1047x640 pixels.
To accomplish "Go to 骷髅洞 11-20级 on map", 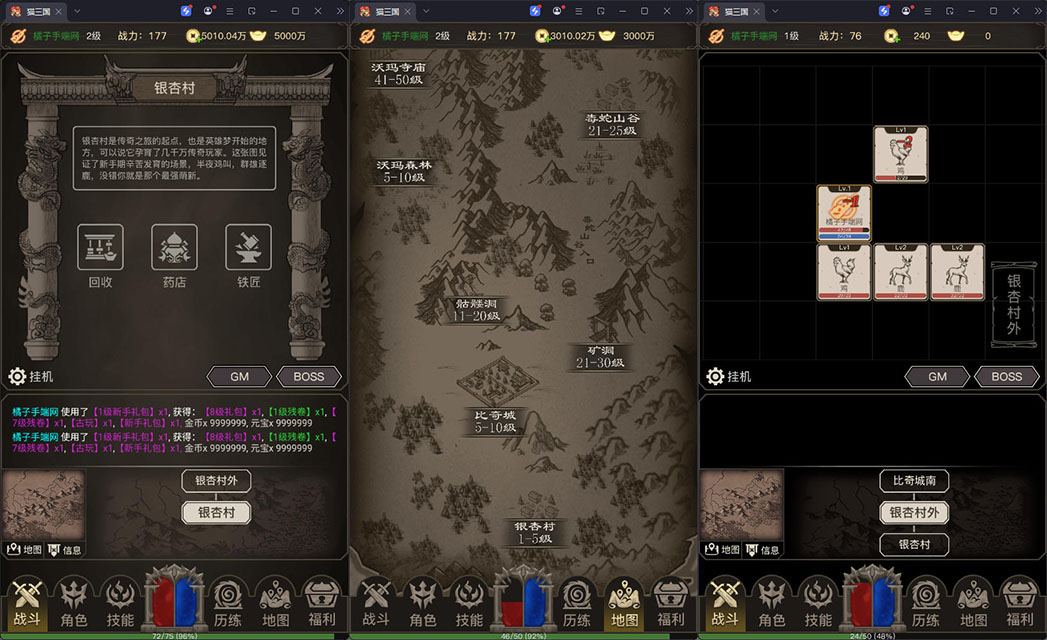I will 476,309.
